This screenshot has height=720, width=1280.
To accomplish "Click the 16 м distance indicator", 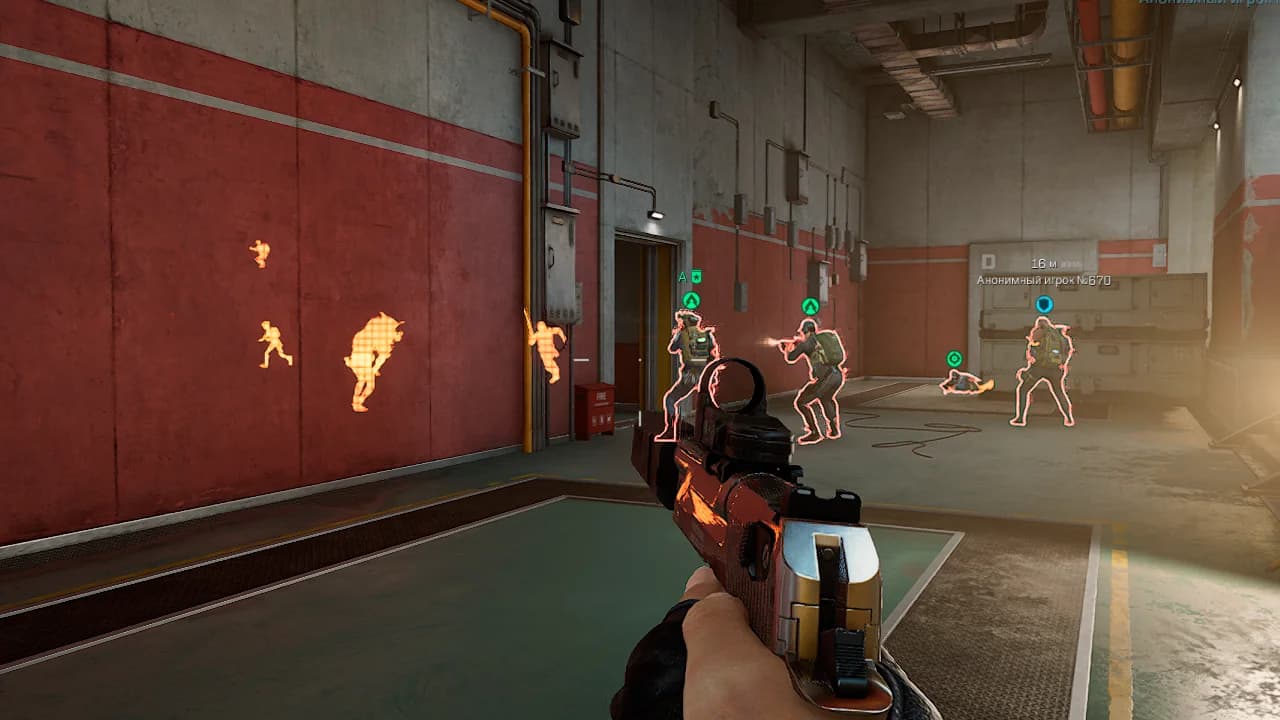I will click(x=1042, y=262).
